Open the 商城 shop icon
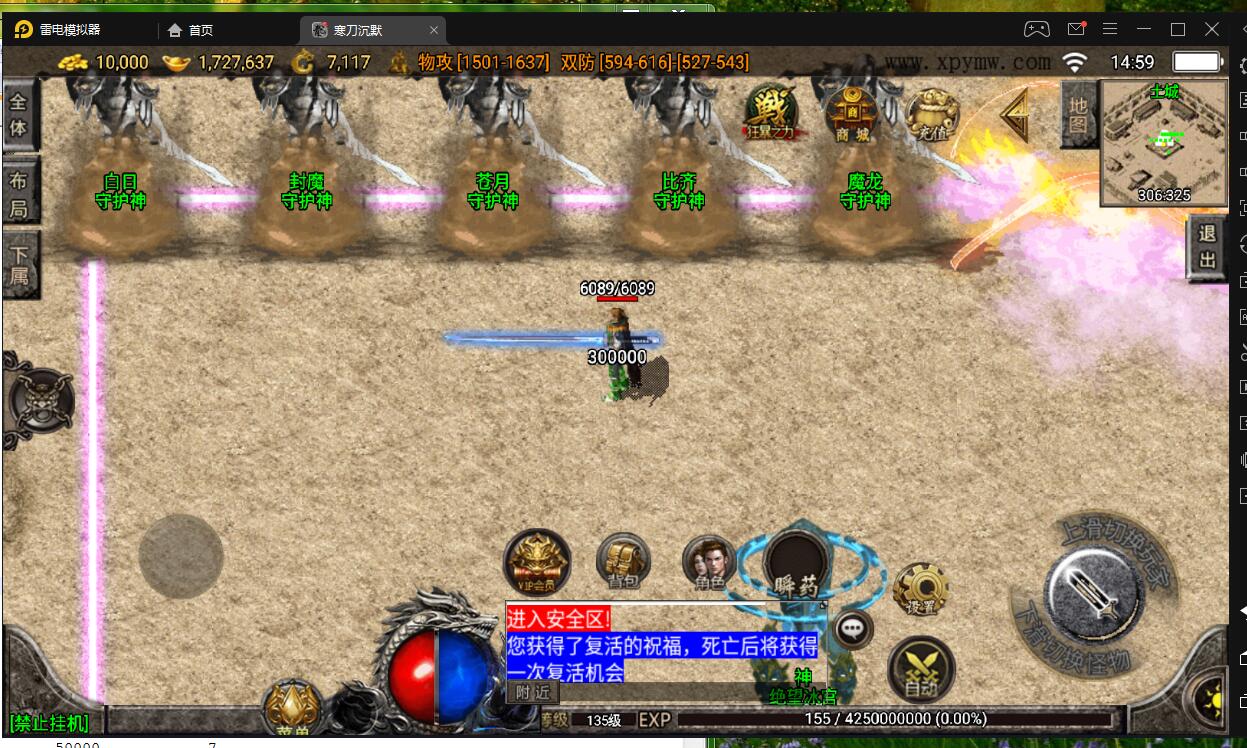 click(852, 112)
